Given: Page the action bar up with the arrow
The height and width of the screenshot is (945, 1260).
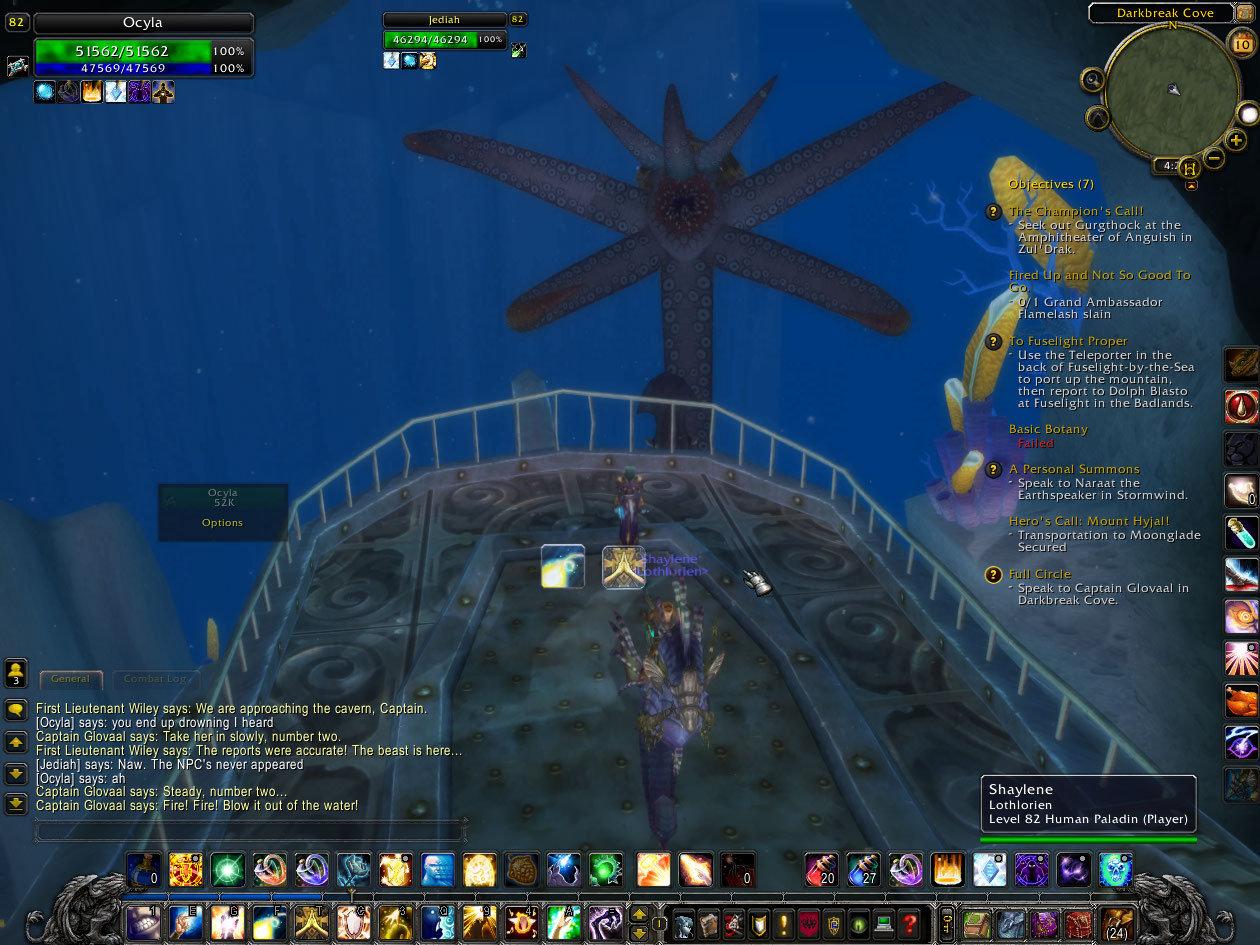Looking at the screenshot, I should coord(638,914).
